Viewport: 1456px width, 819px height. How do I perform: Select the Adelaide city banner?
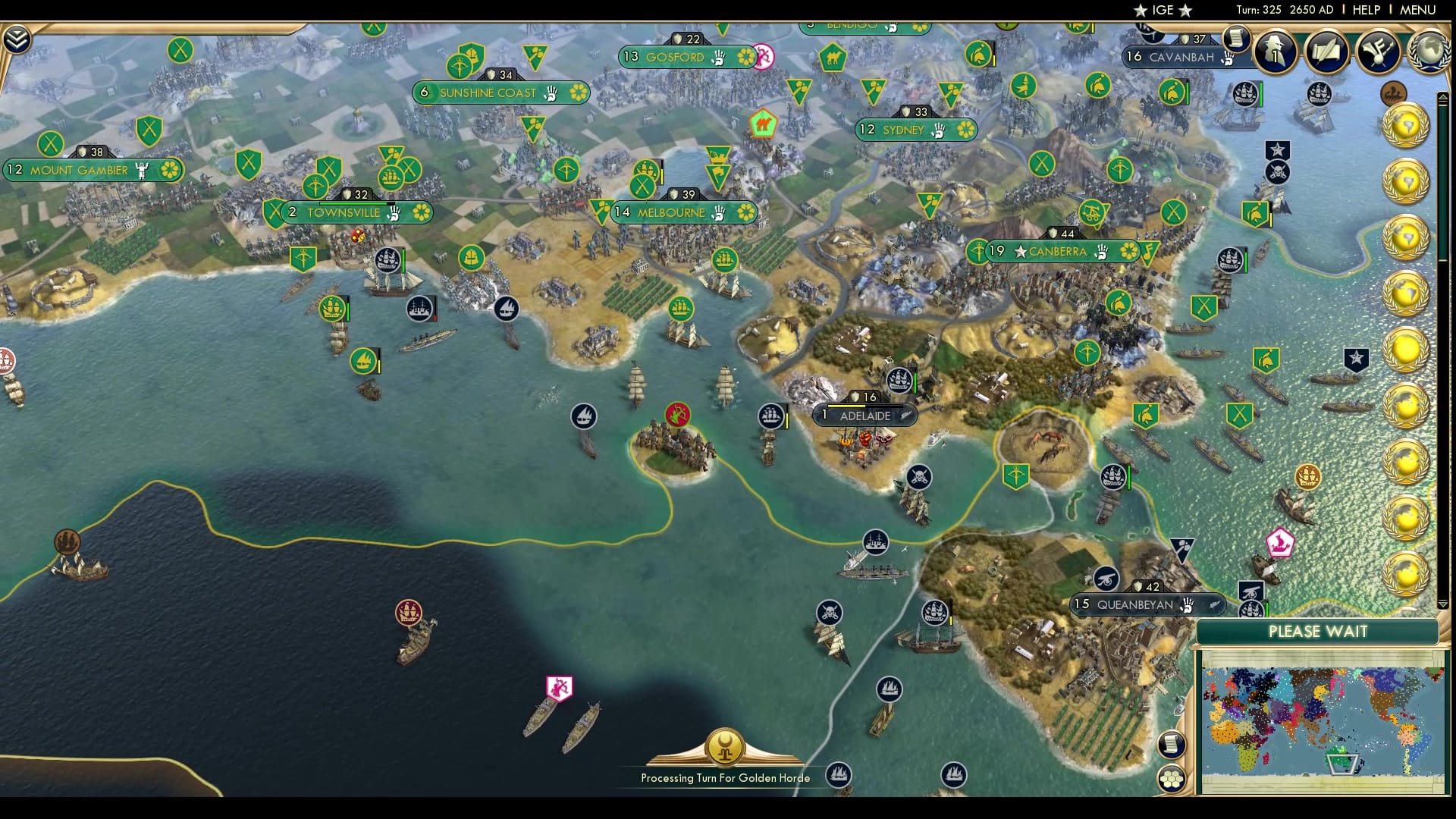(864, 416)
